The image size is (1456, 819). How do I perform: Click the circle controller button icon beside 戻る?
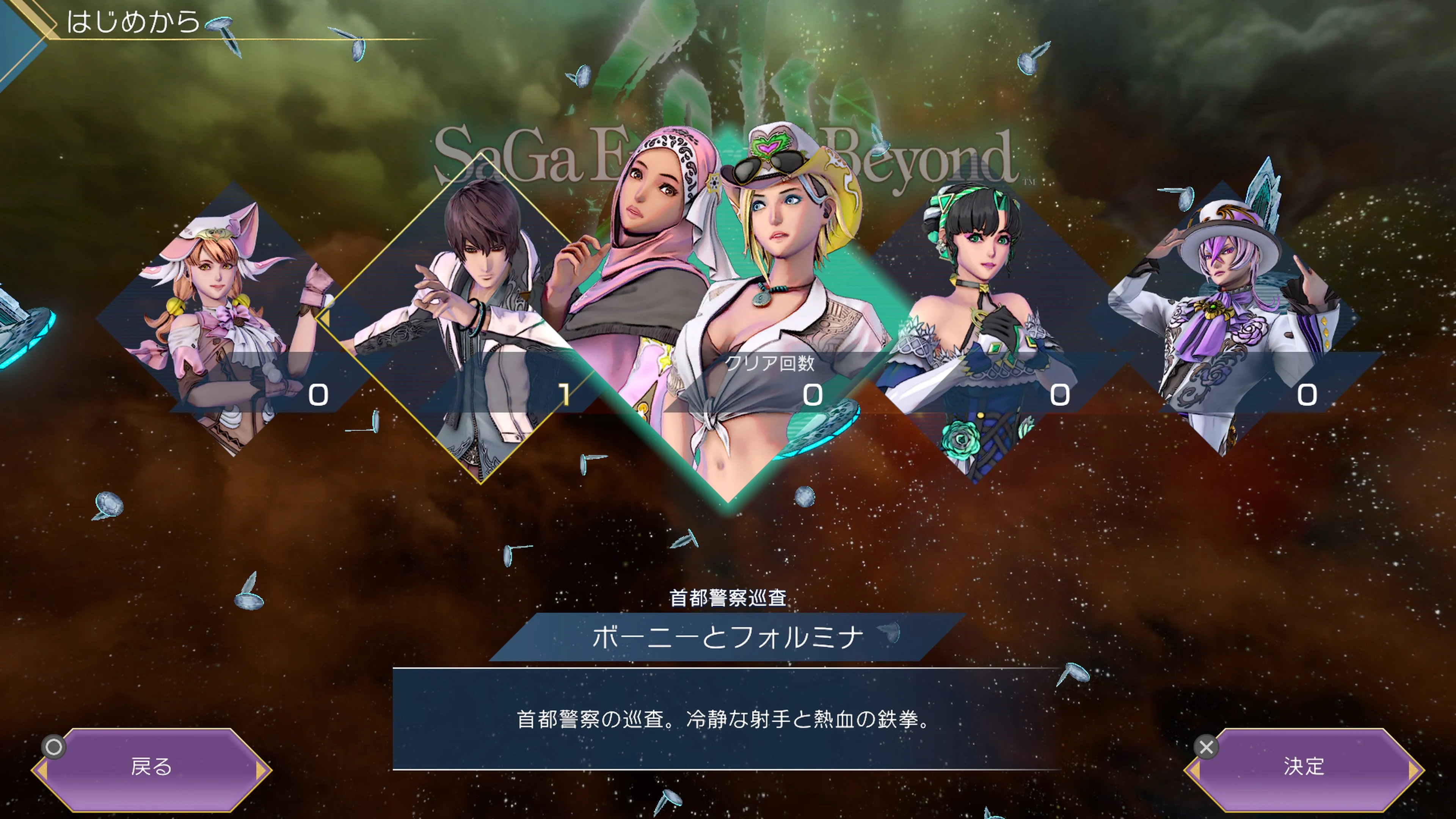coord(54,748)
